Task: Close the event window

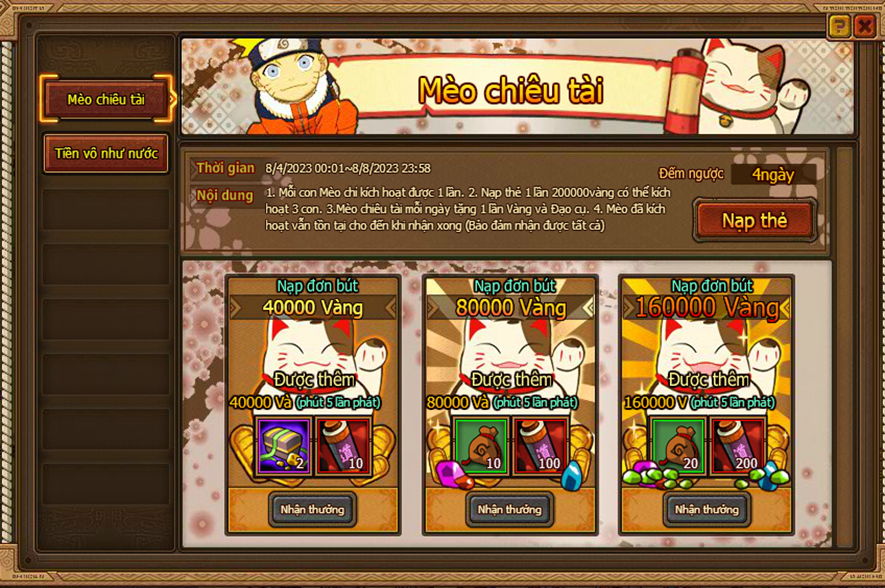Action: (x=865, y=27)
